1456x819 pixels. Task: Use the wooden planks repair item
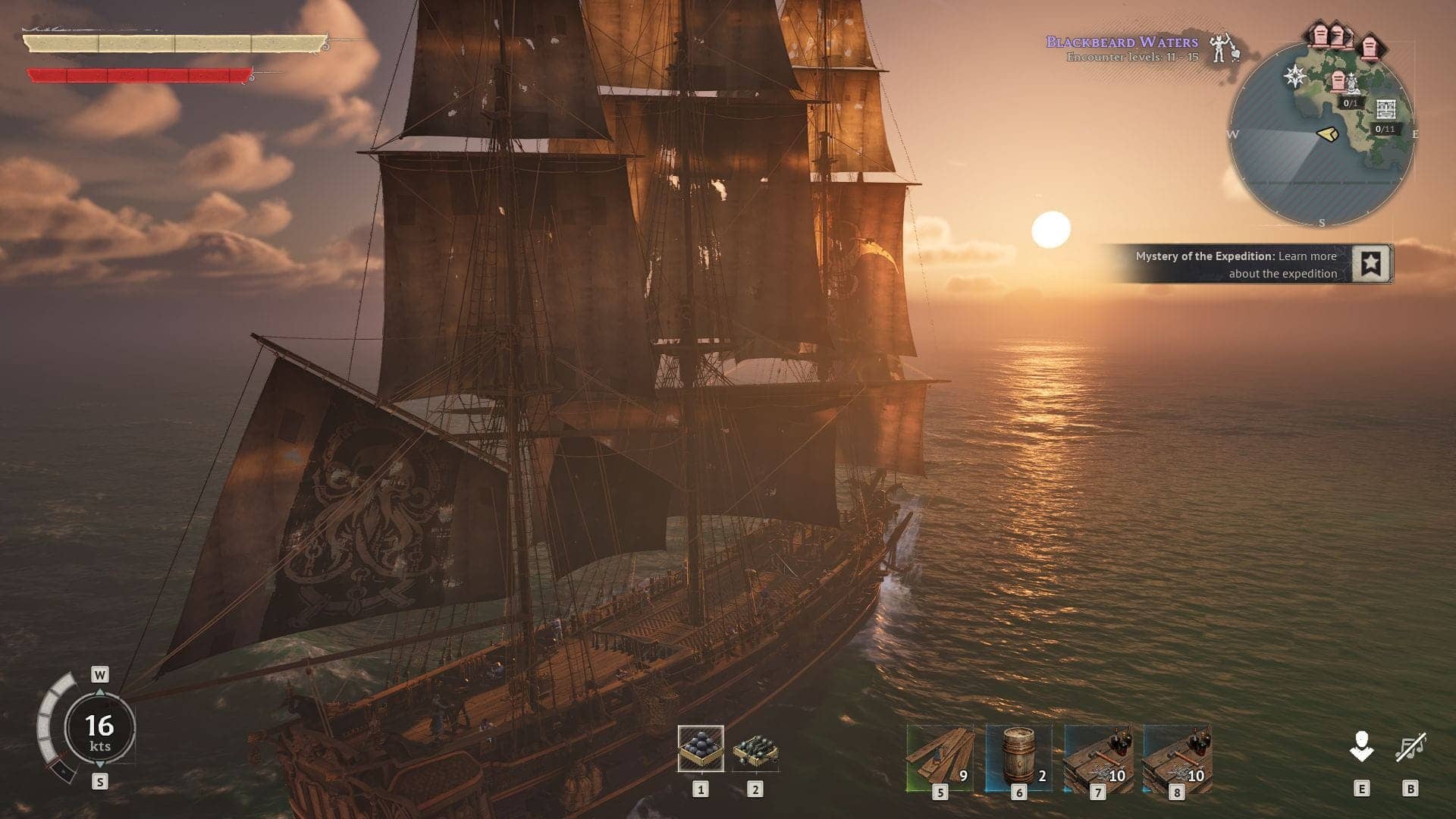coord(940,758)
